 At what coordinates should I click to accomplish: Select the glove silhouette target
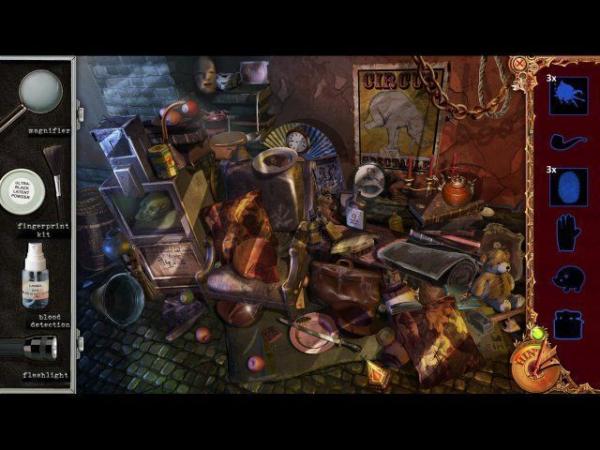point(567,233)
